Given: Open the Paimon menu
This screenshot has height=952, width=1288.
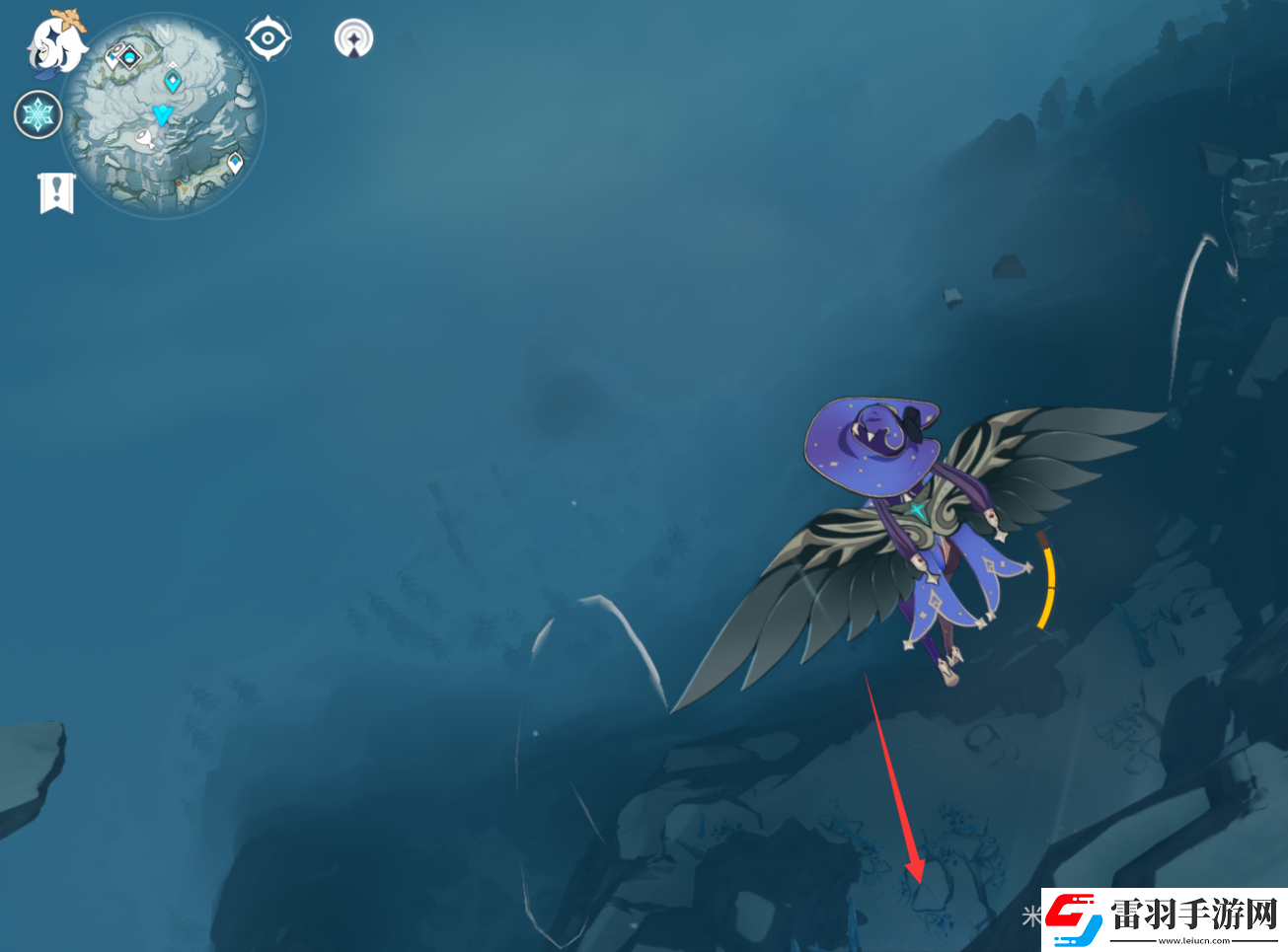Looking at the screenshot, I should coord(56,44).
